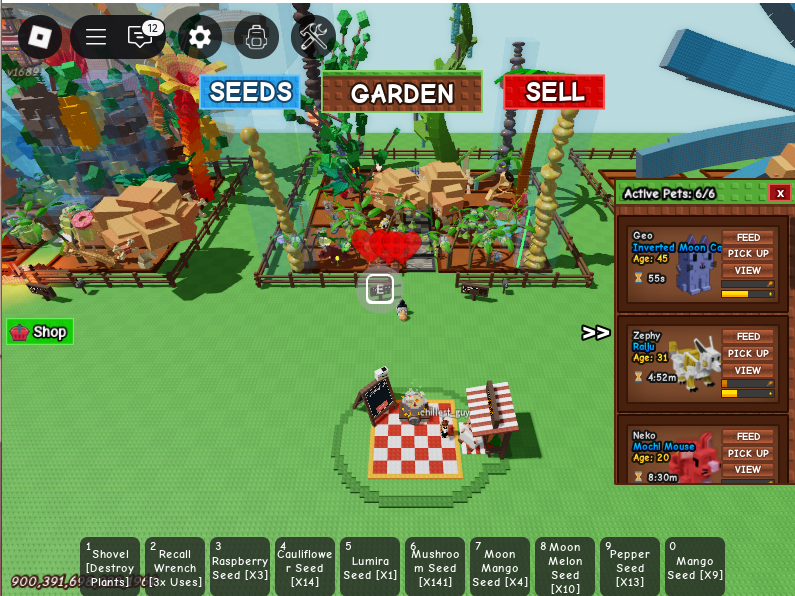The image size is (795, 596).
Task: Go to the GARDEN button
Action: [402, 93]
